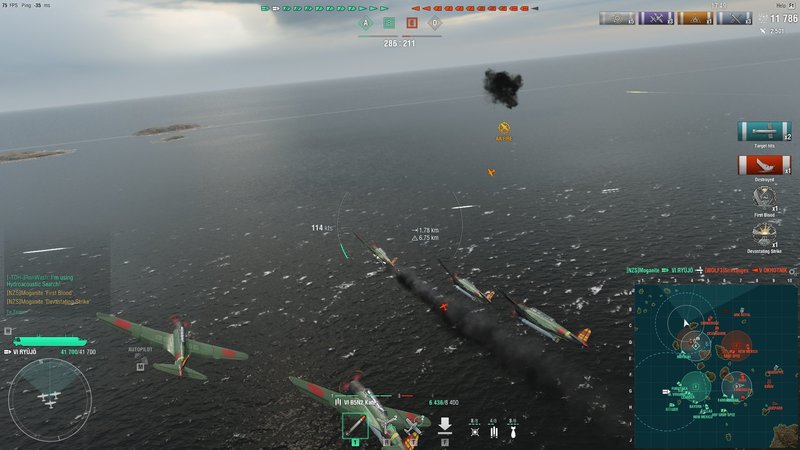Click the Ryujo carrier ship icon
The image size is (800, 450).
(x=38, y=341)
